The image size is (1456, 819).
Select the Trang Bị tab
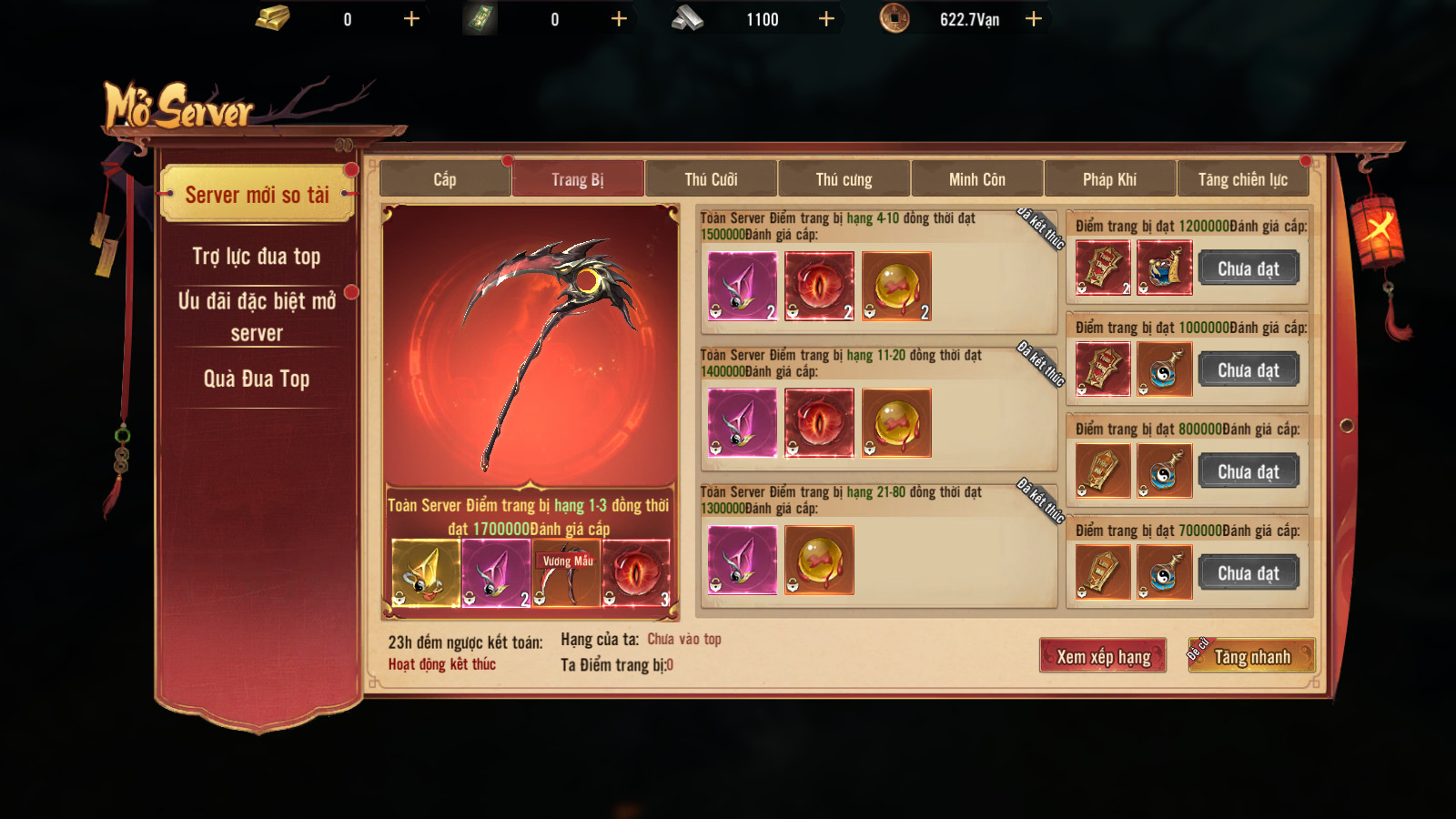(x=578, y=179)
